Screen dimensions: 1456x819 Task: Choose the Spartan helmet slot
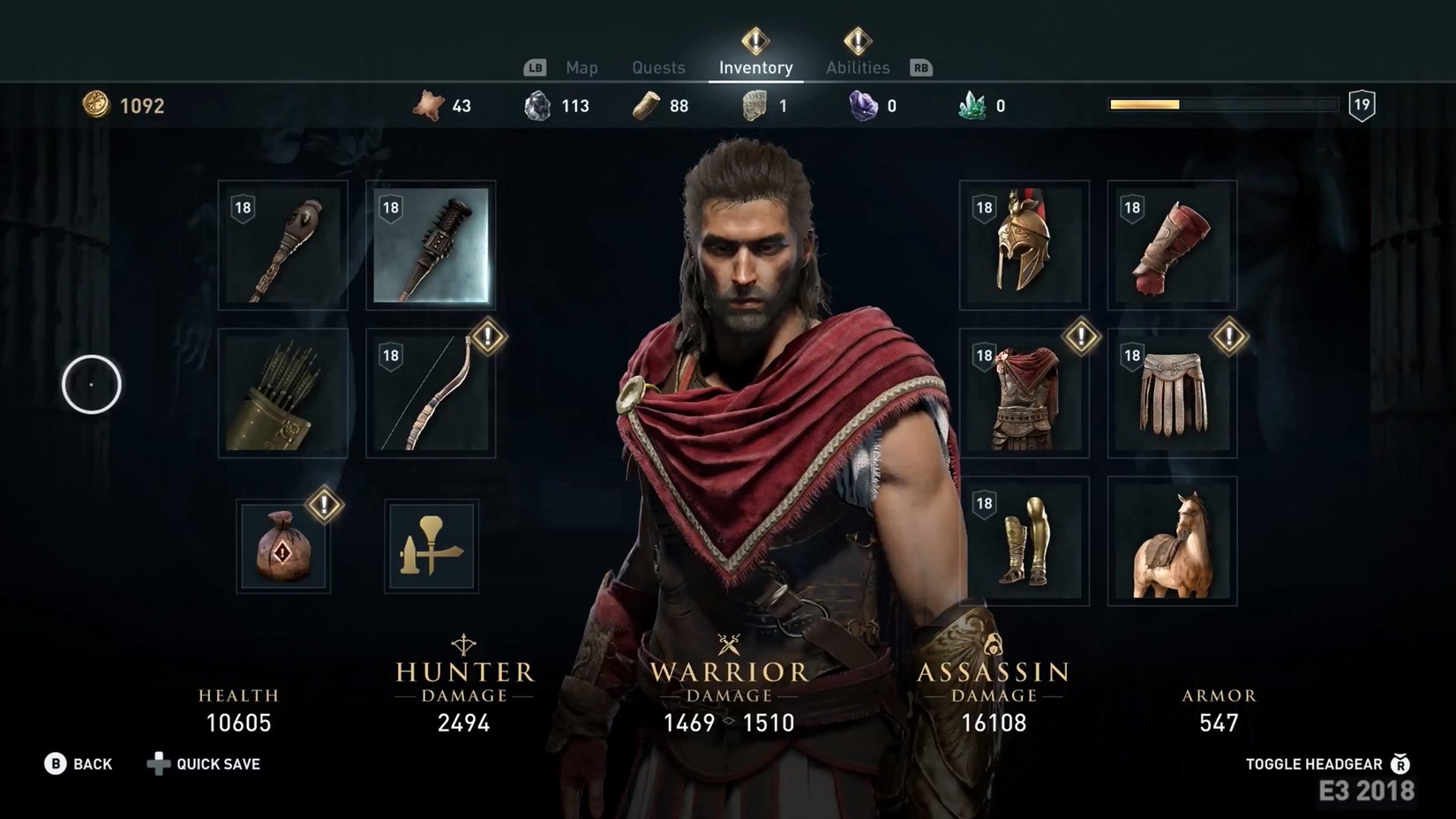1024,246
